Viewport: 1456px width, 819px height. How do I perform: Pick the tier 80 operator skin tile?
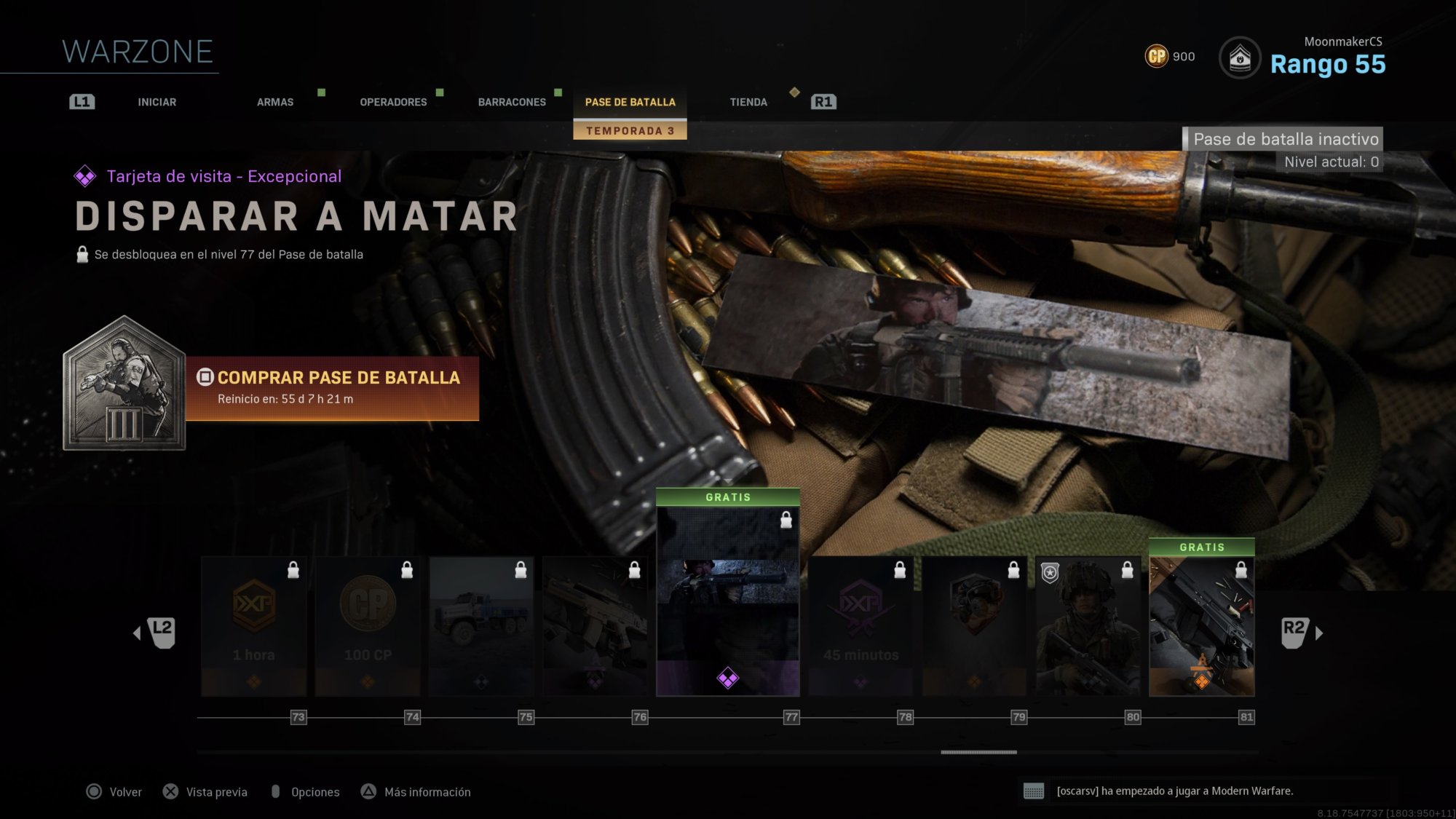coord(1088,626)
